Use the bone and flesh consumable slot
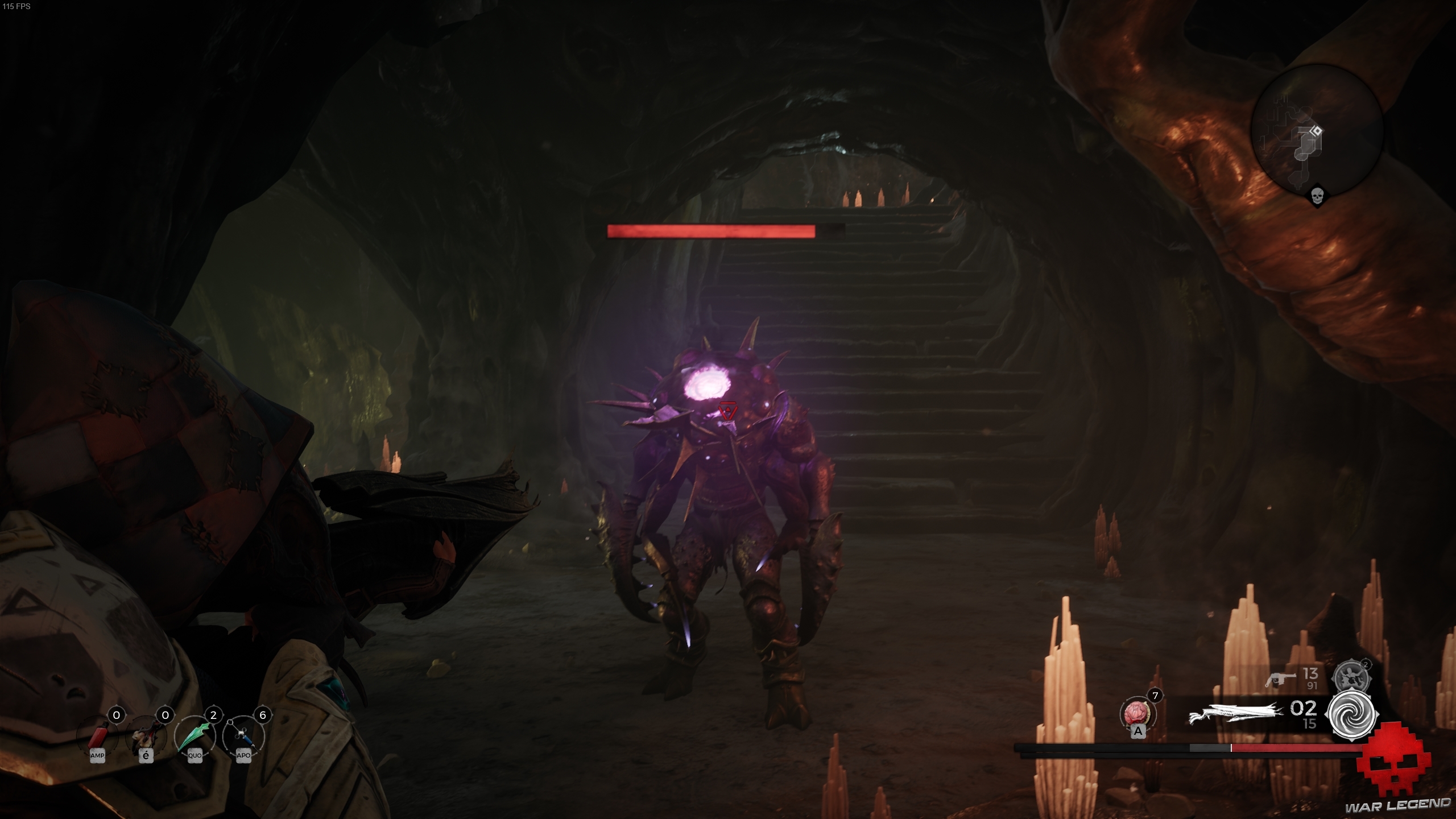The width and height of the screenshot is (1456, 819). tap(146, 737)
